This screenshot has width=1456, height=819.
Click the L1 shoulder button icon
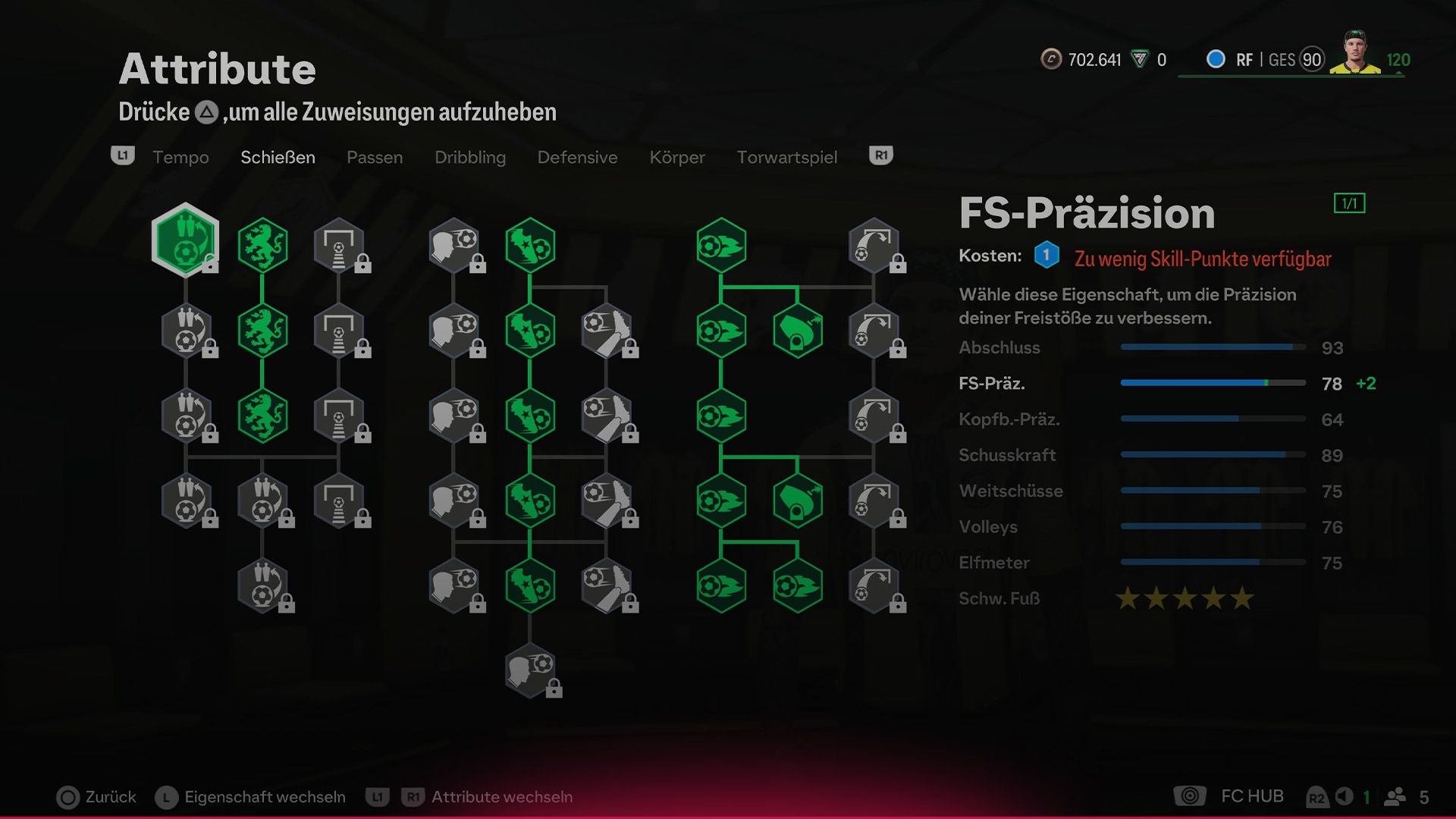coord(123,156)
